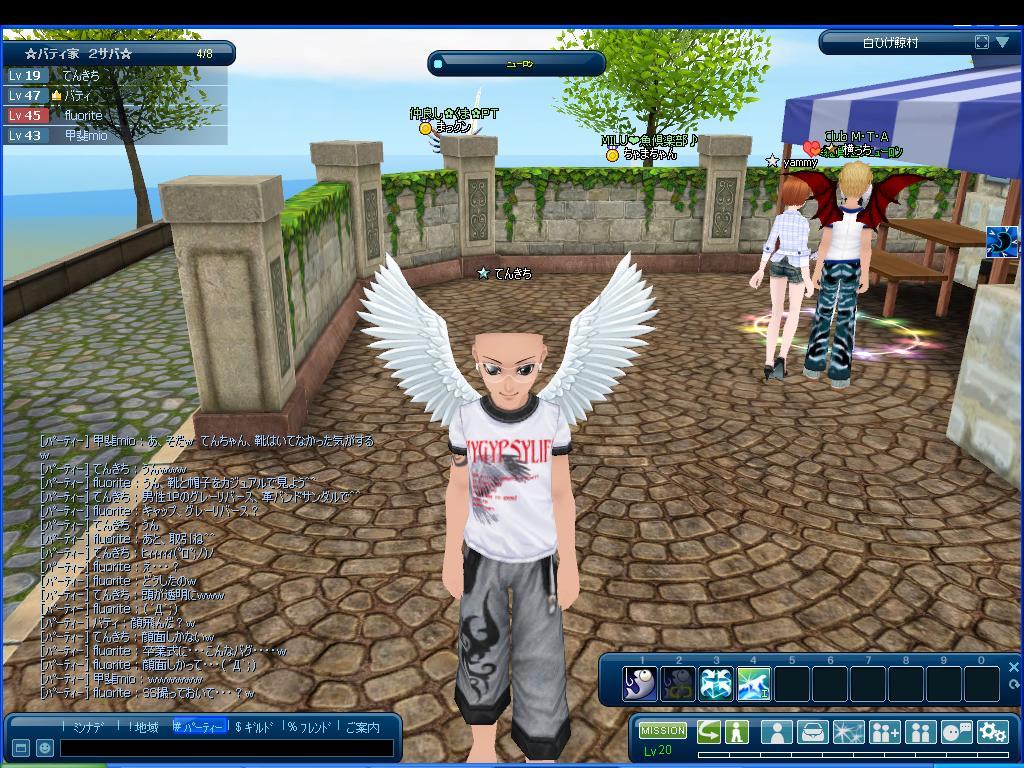Open the MISSION panel
The width and height of the screenshot is (1024, 768).
[x=662, y=730]
